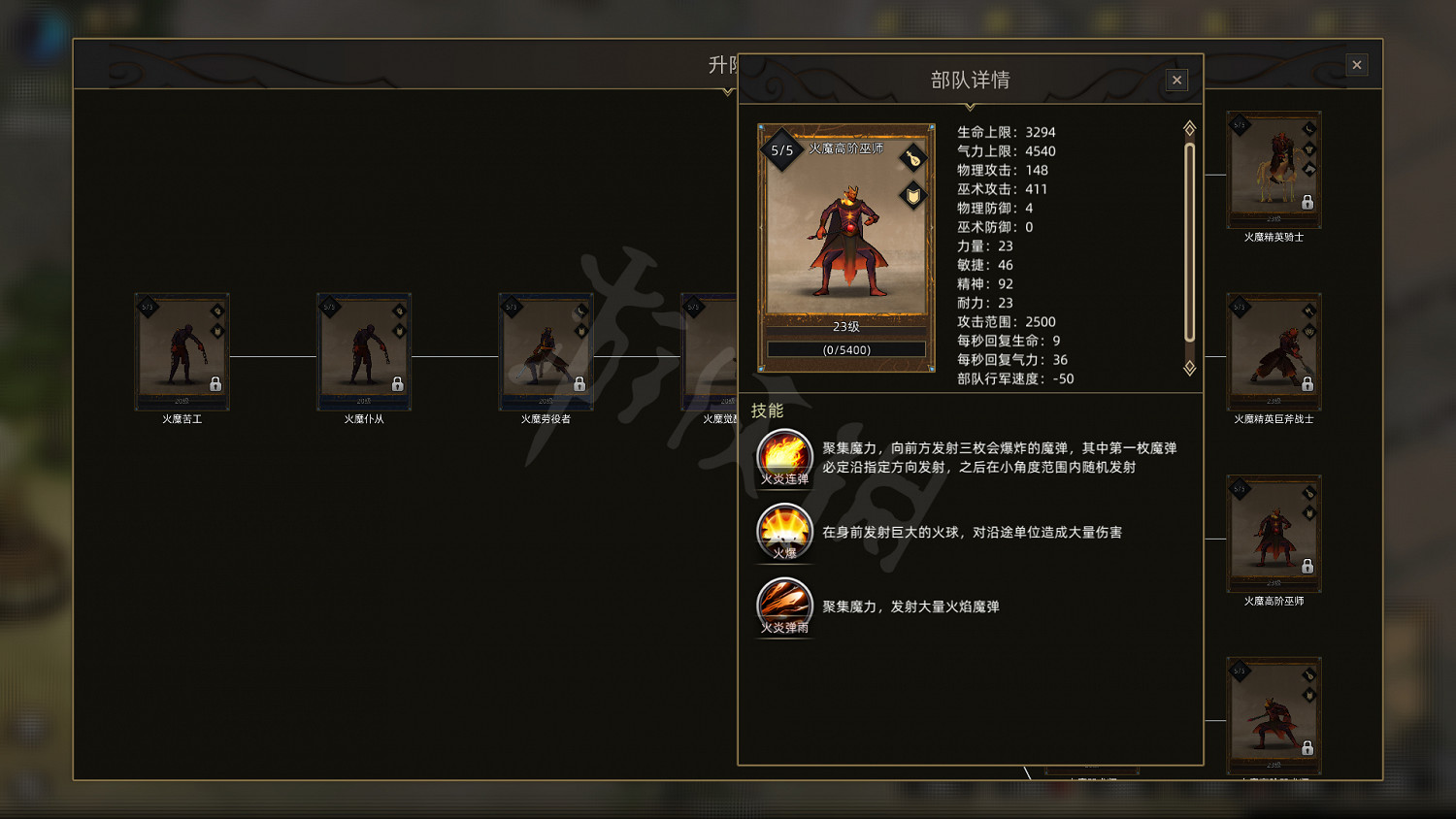
Task: Click the upward double-chevron above the stats list
Action: tap(1190, 125)
